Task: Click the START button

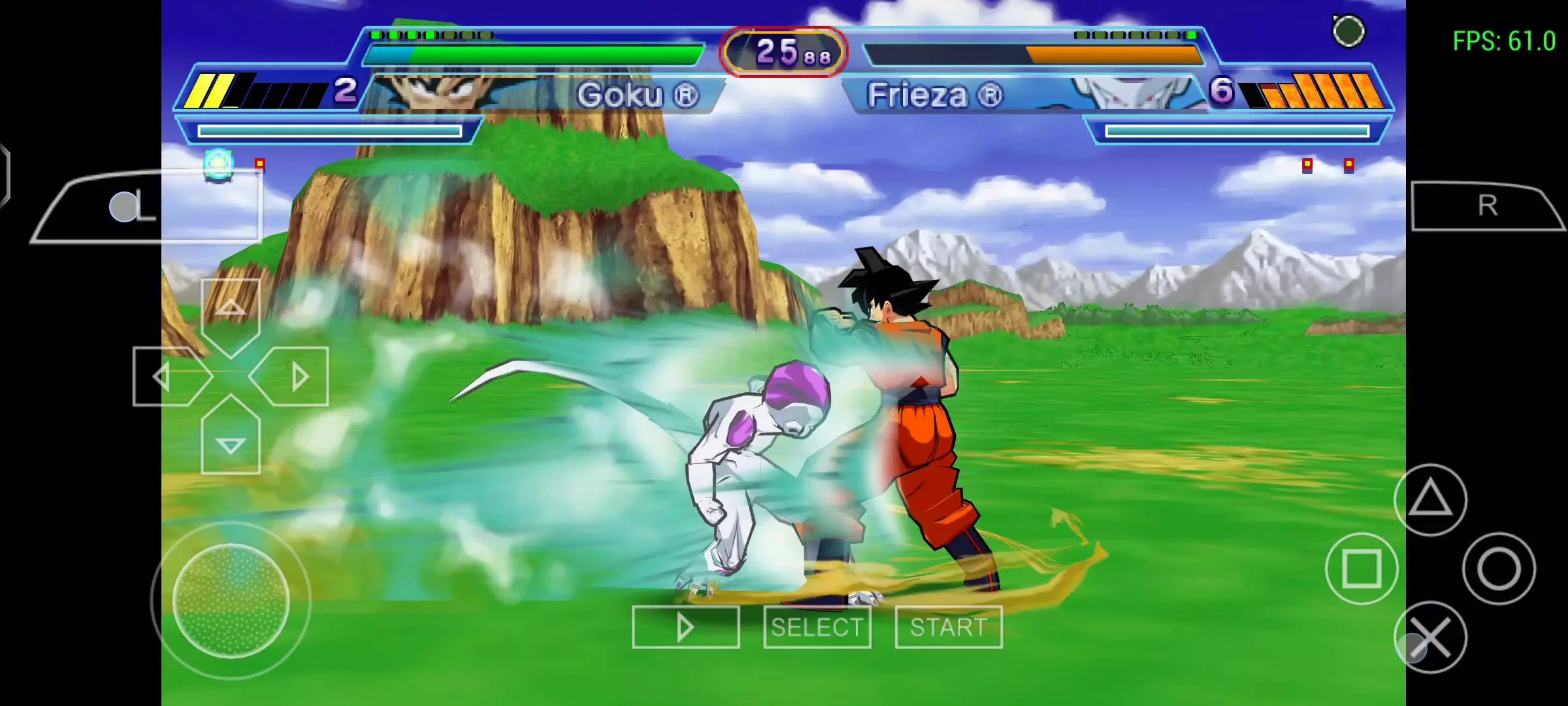Action: (x=948, y=627)
